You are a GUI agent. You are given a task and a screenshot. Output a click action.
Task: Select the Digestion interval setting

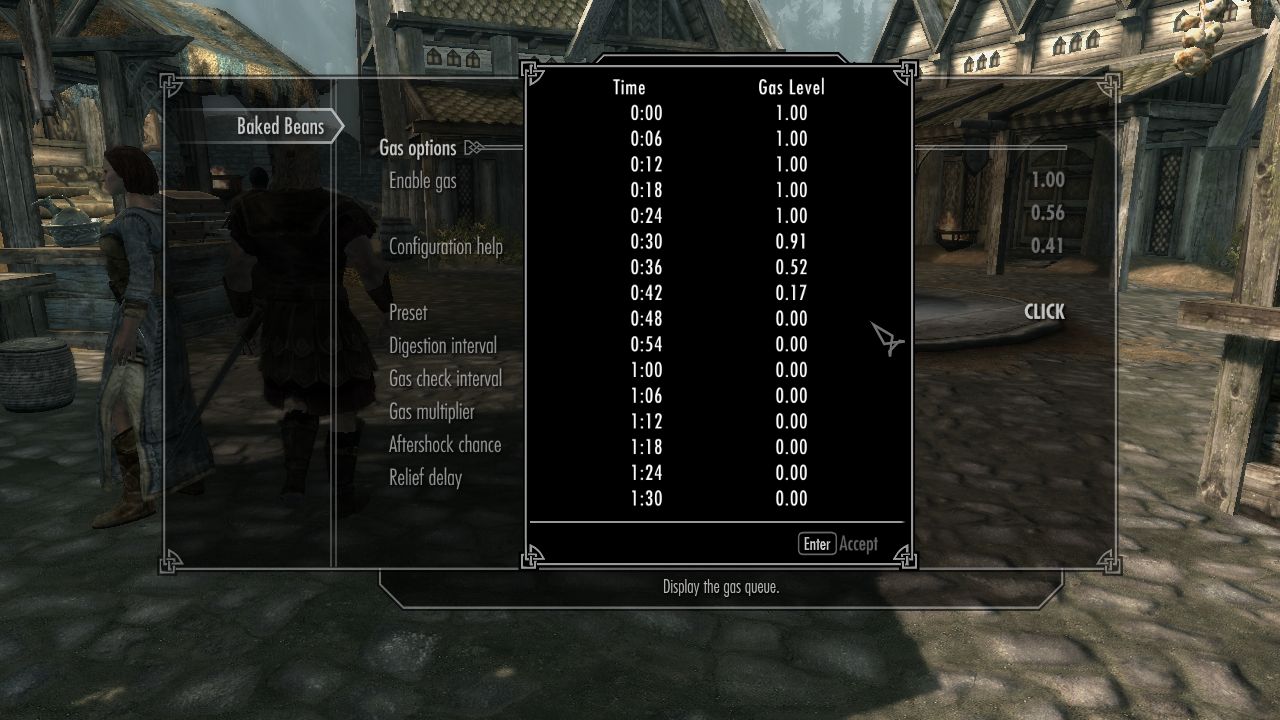(x=443, y=346)
